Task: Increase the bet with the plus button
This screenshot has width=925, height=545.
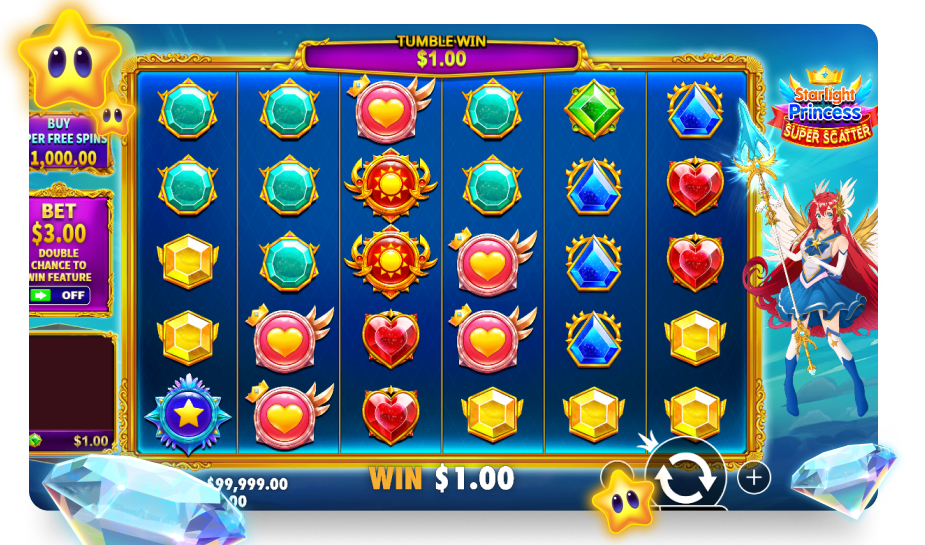Action: pyautogui.click(x=753, y=478)
